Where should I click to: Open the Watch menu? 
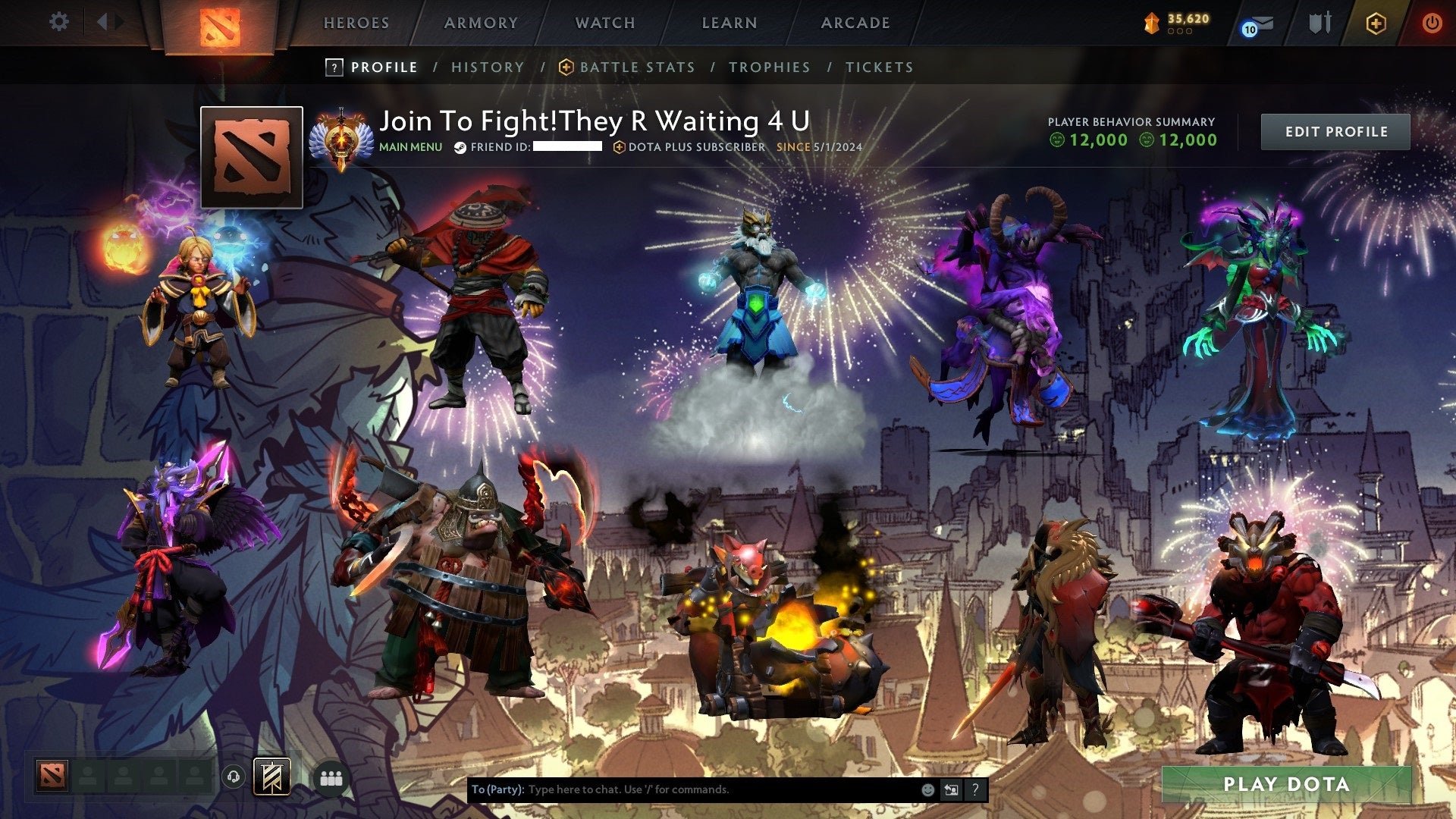click(x=605, y=23)
